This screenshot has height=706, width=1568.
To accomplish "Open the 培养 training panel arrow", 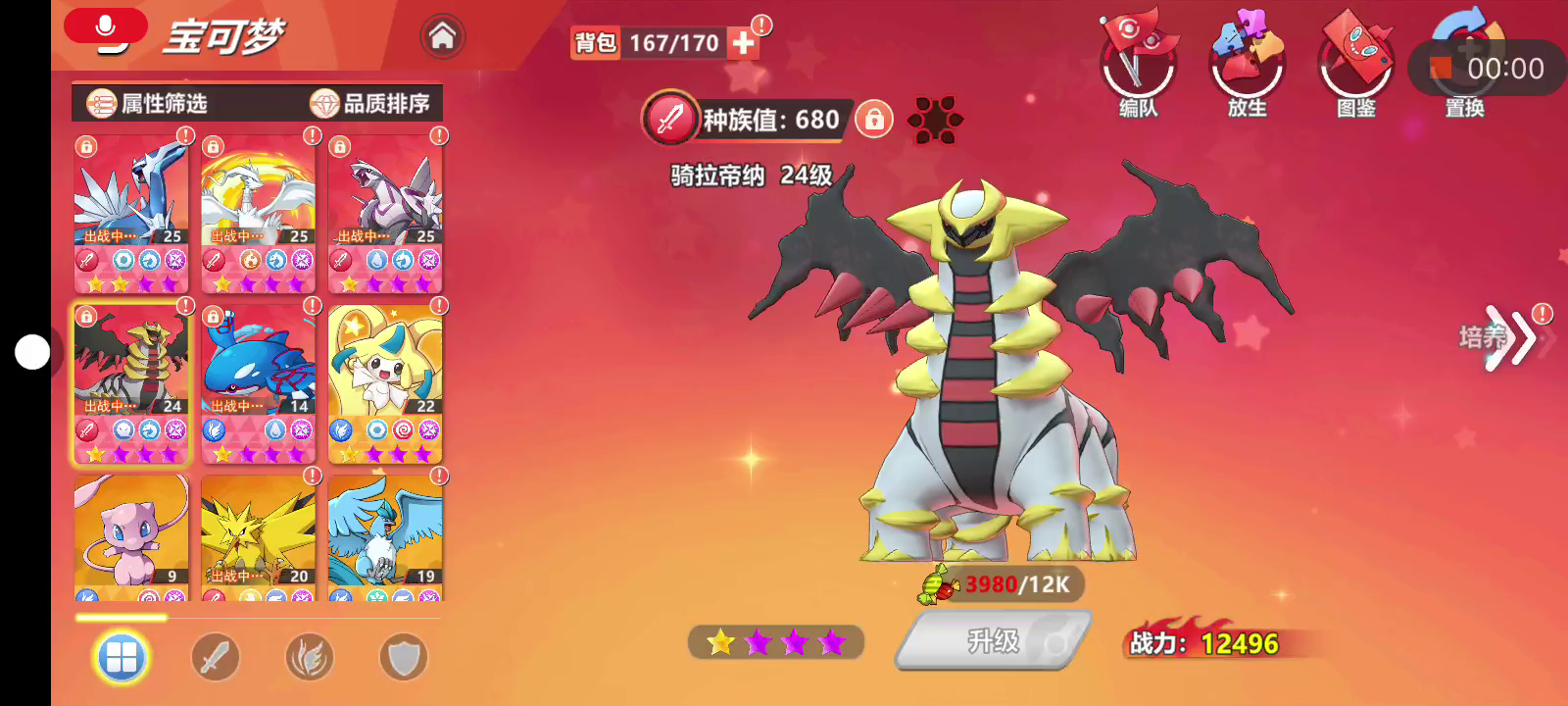I will click(1507, 338).
